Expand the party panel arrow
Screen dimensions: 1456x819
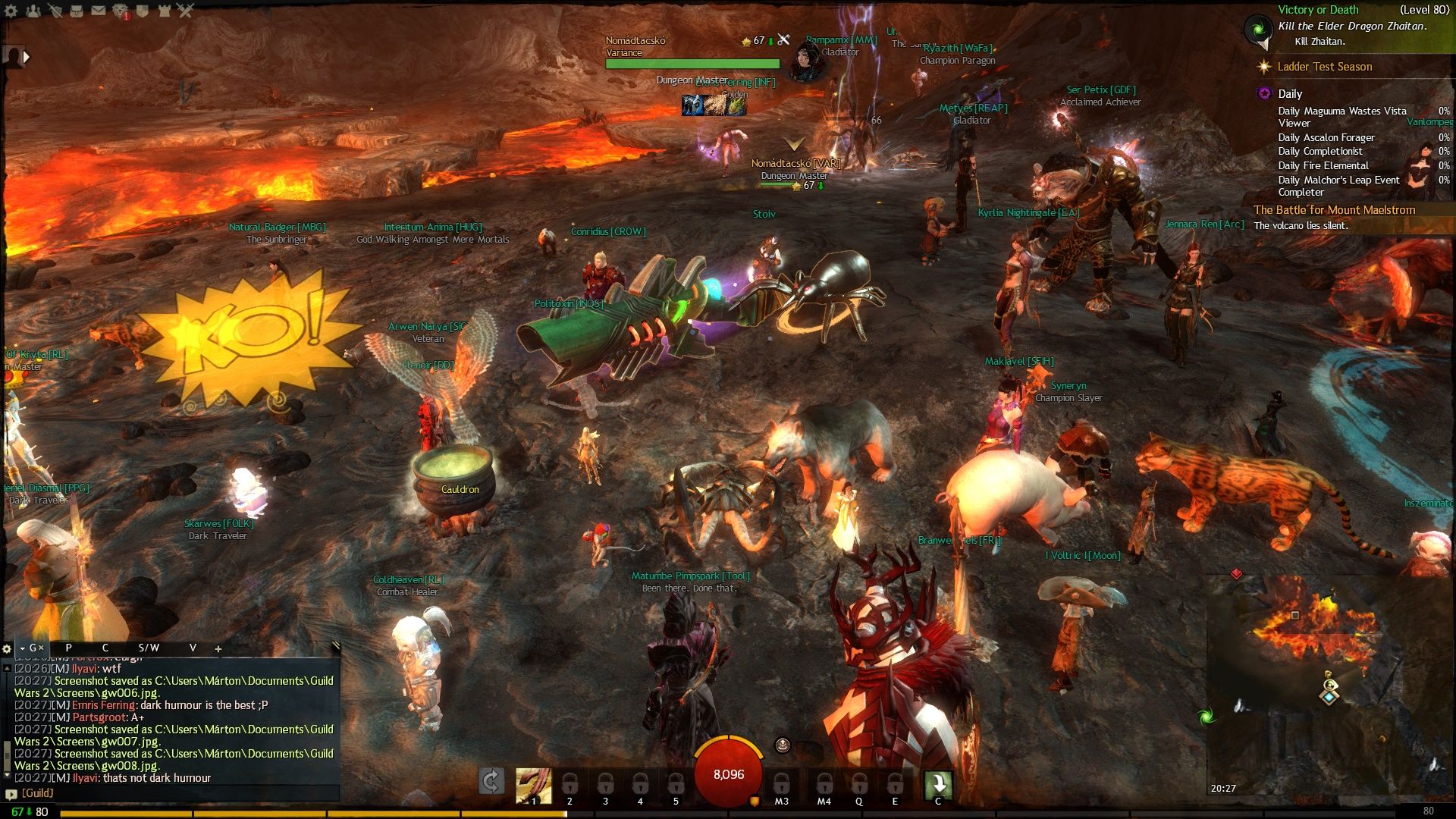coord(27,56)
